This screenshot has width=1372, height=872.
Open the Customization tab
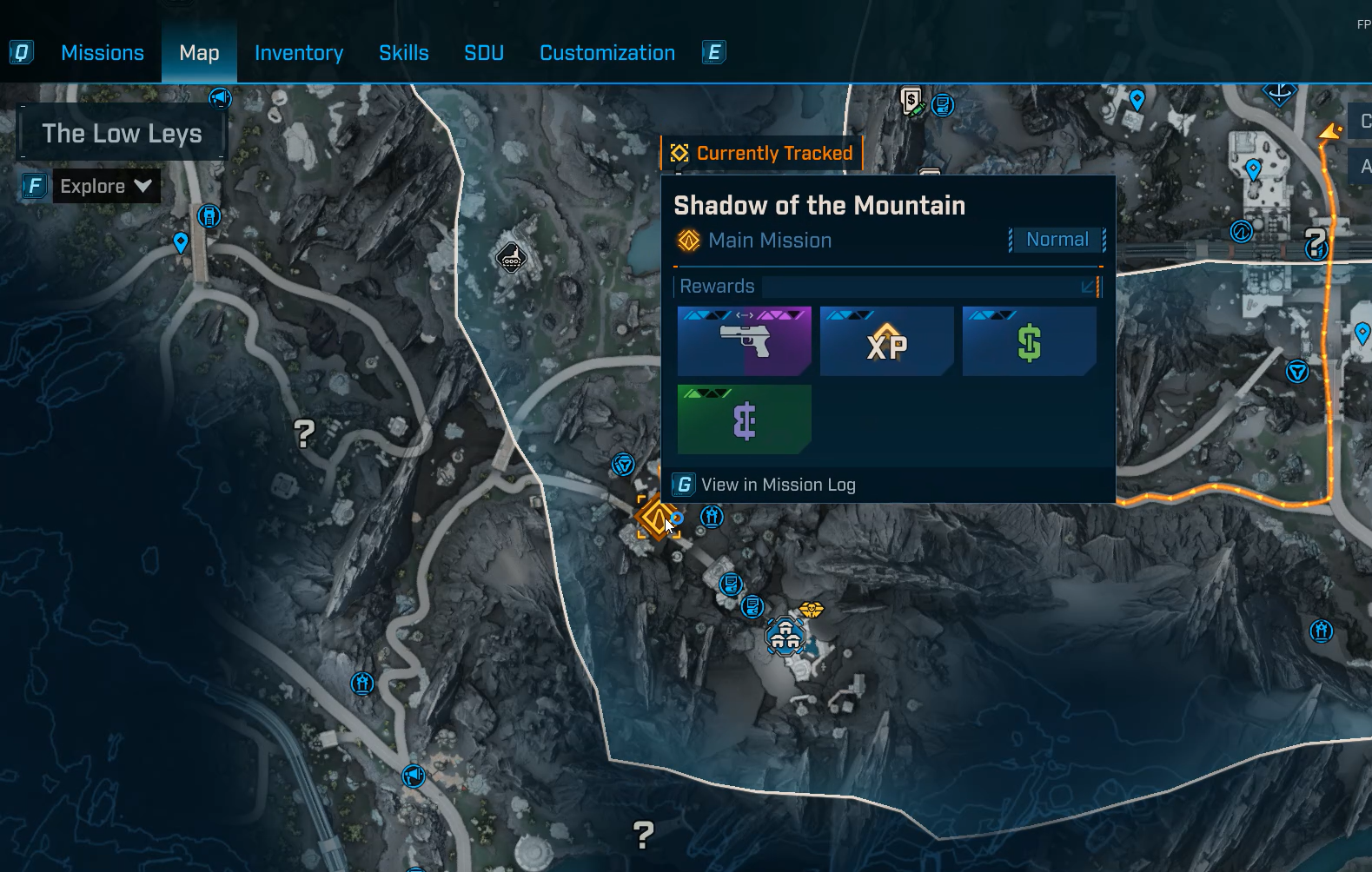(x=607, y=53)
